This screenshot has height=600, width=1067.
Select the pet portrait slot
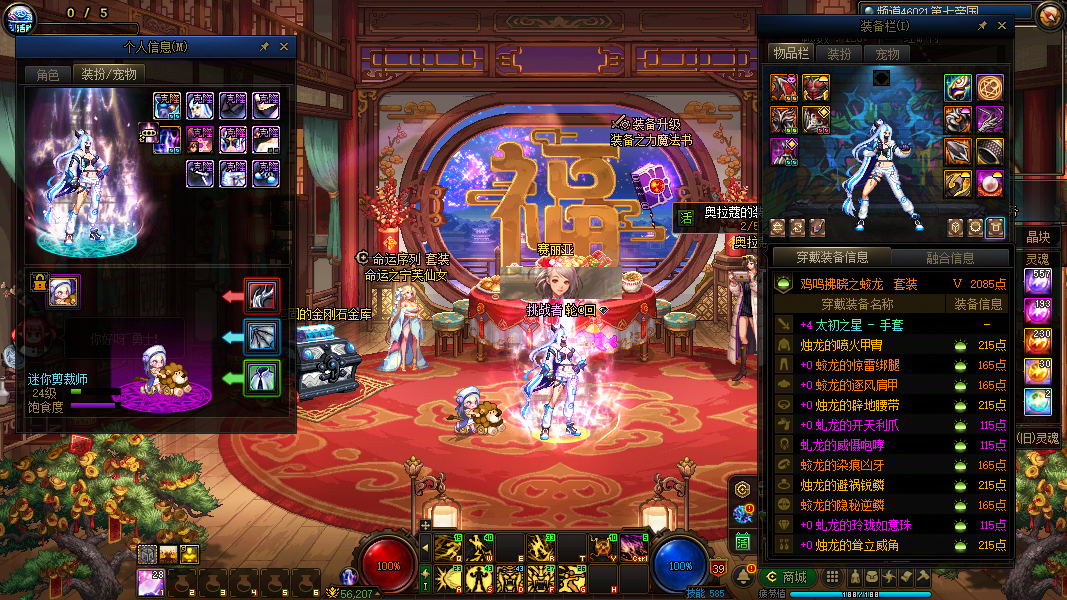[x=64, y=291]
